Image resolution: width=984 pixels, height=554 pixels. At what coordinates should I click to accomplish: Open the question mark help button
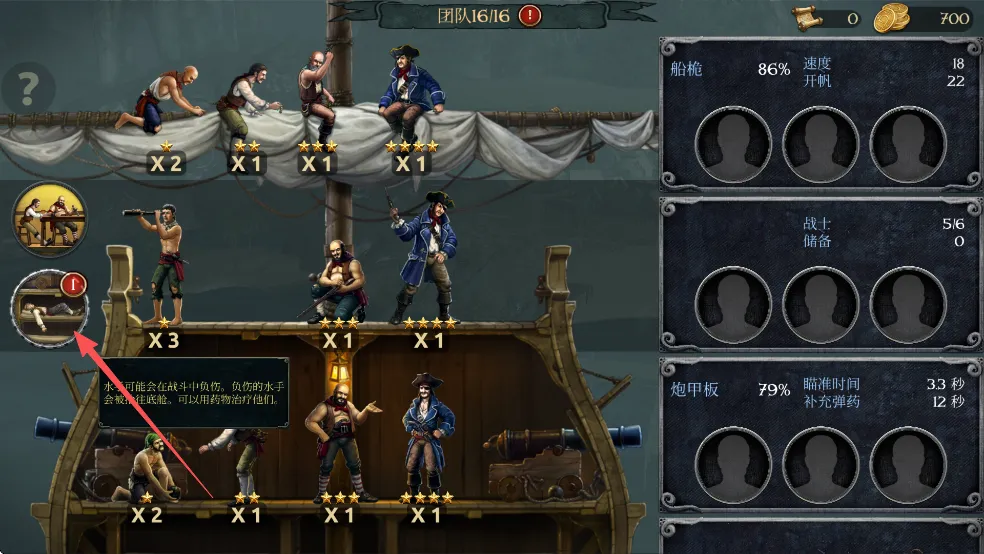tap(27, 91)
